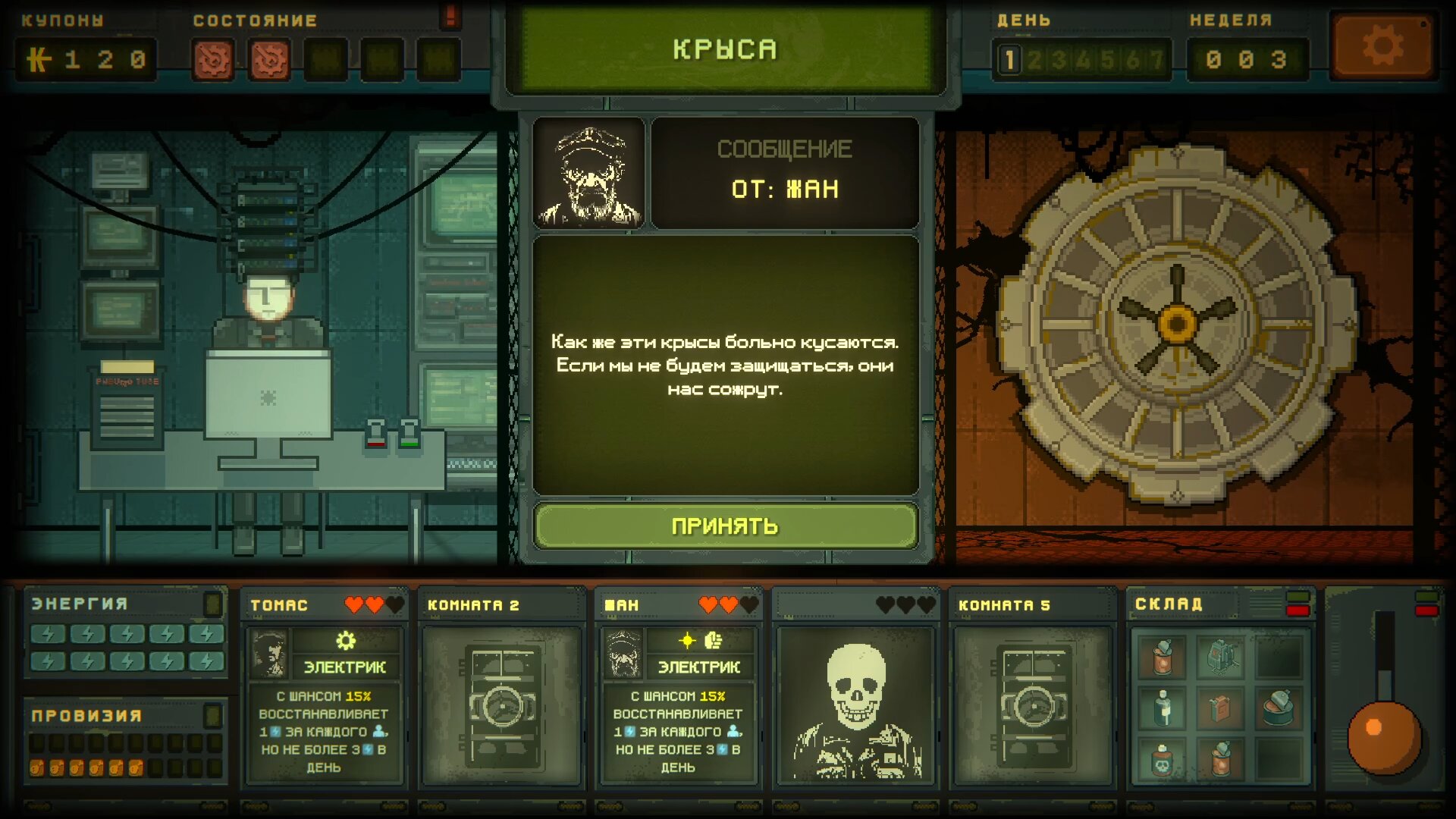Select the КОМНАТА 5 room panel
The image size is (1456, 819).
(1033, 704)
